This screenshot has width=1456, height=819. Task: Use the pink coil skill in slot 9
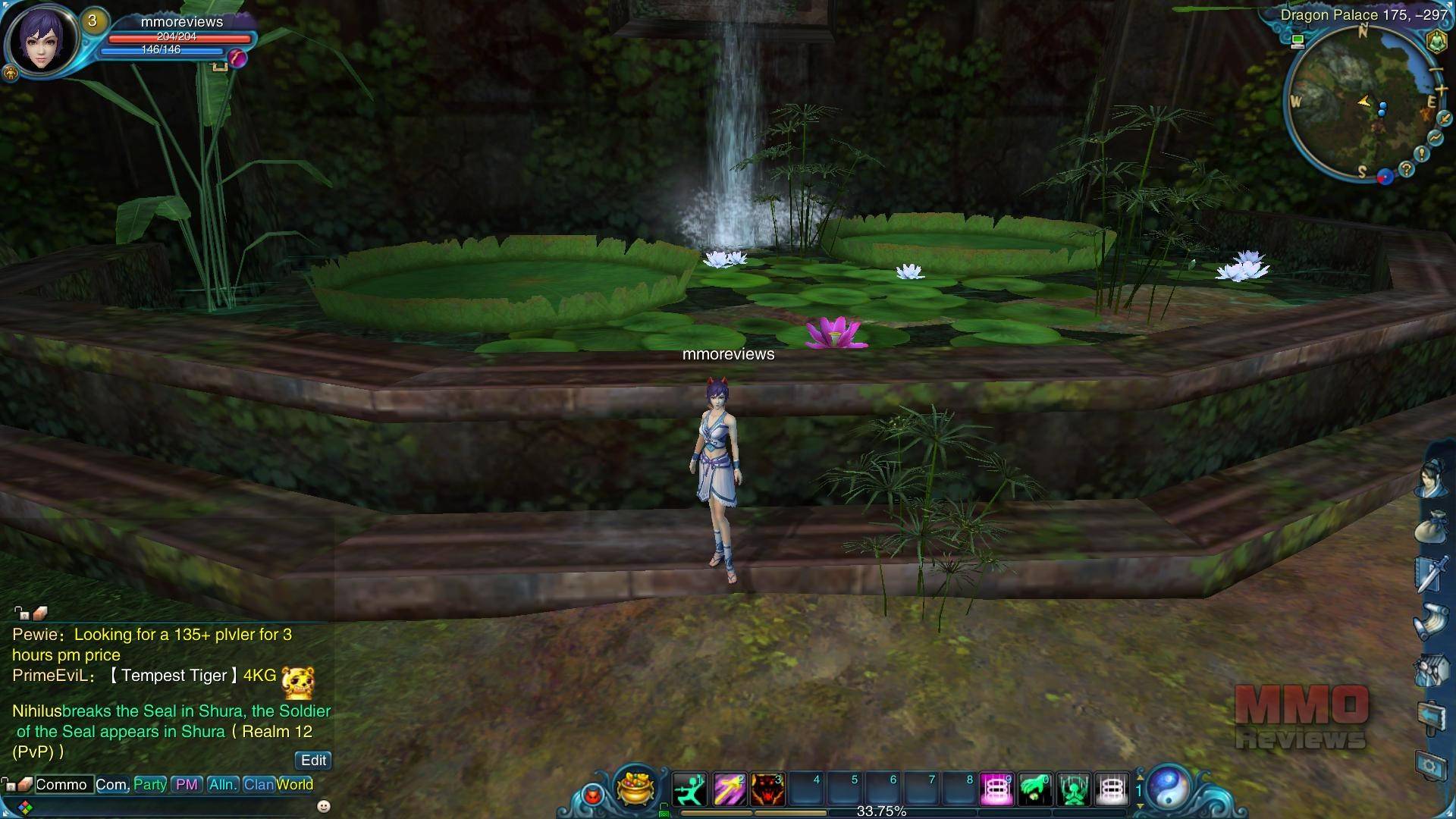[x=997, y=789]
